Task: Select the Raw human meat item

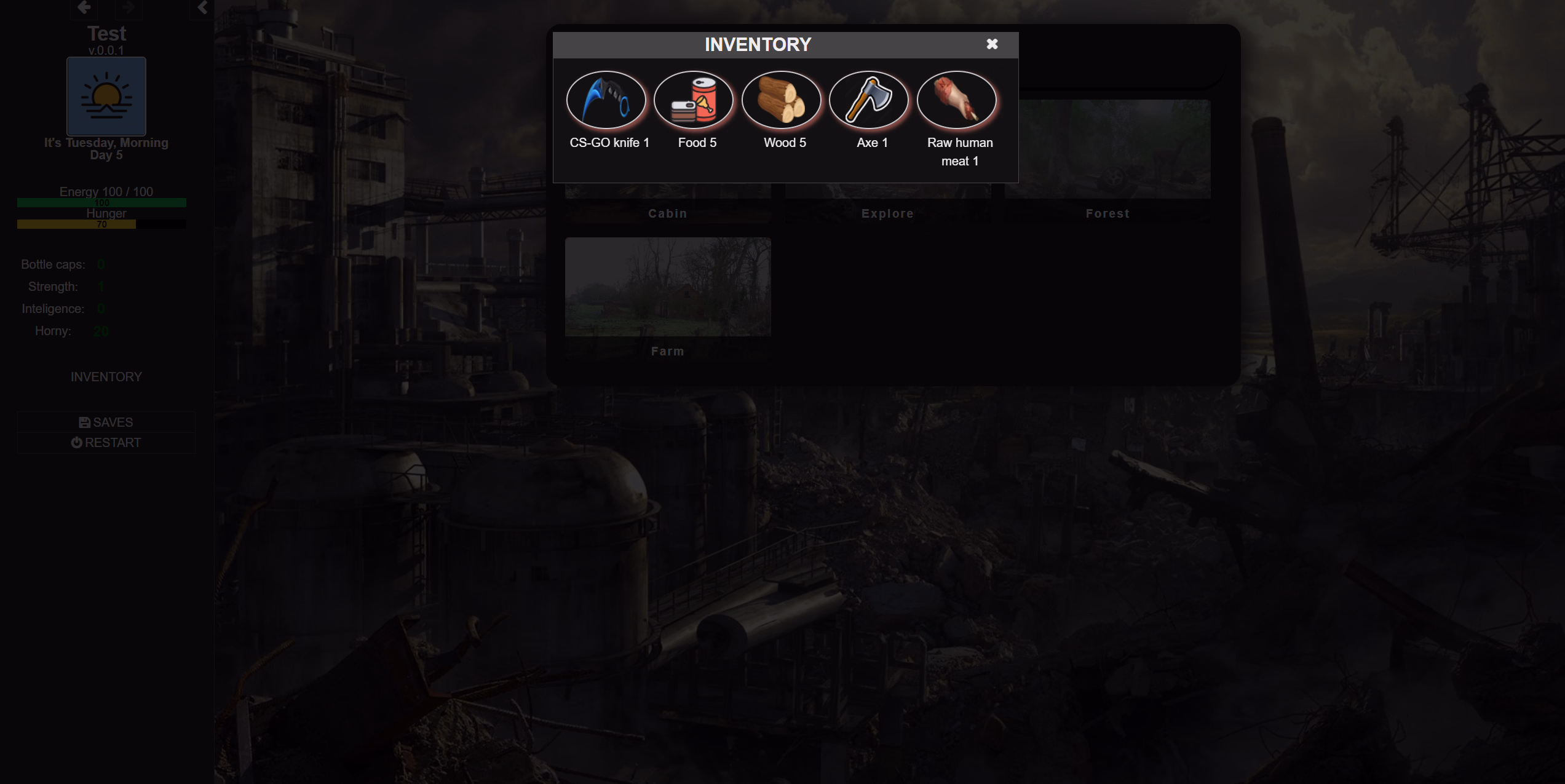Action: pos(957,99)
